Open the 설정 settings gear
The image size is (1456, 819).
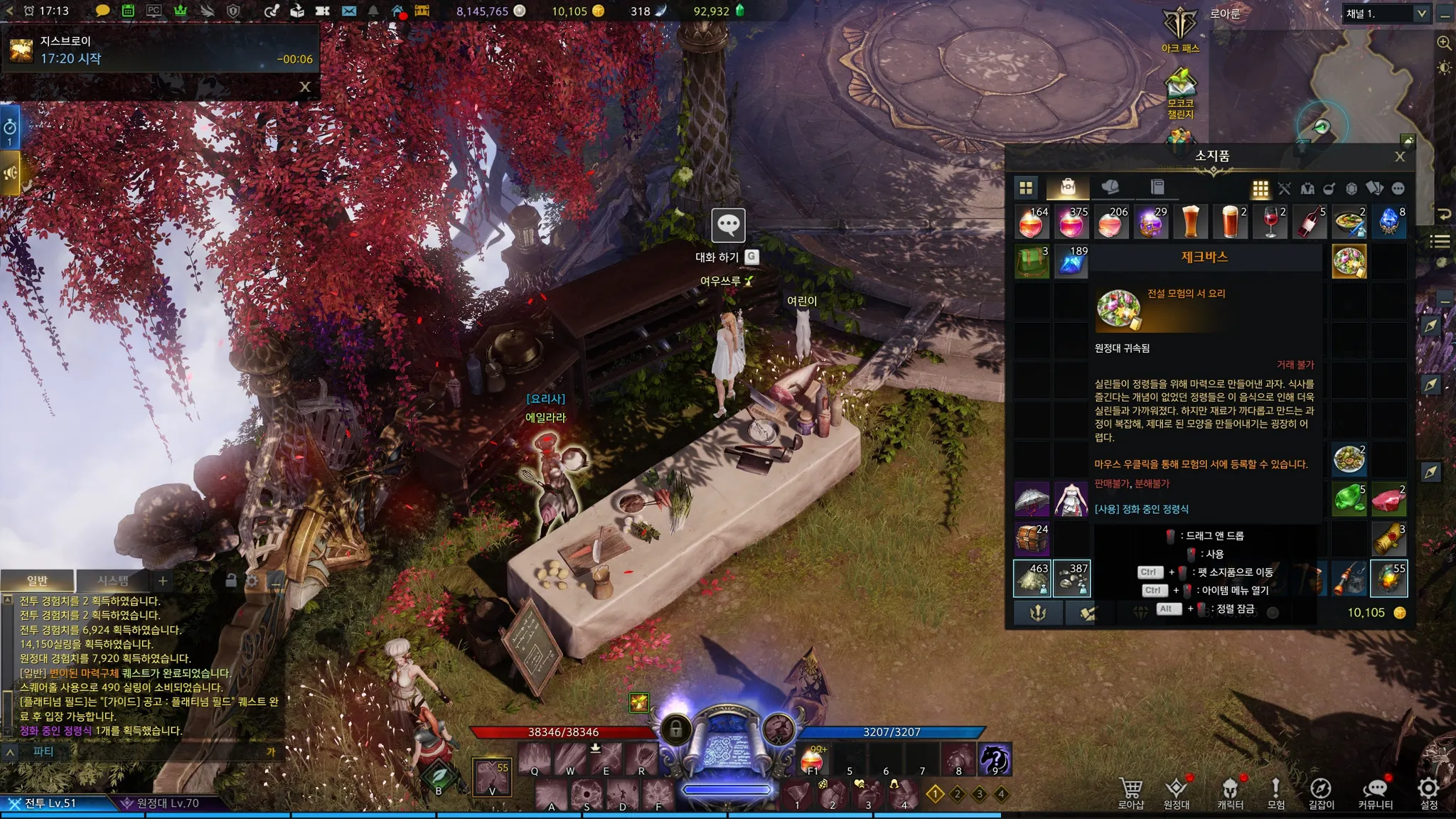(1428, 792)
